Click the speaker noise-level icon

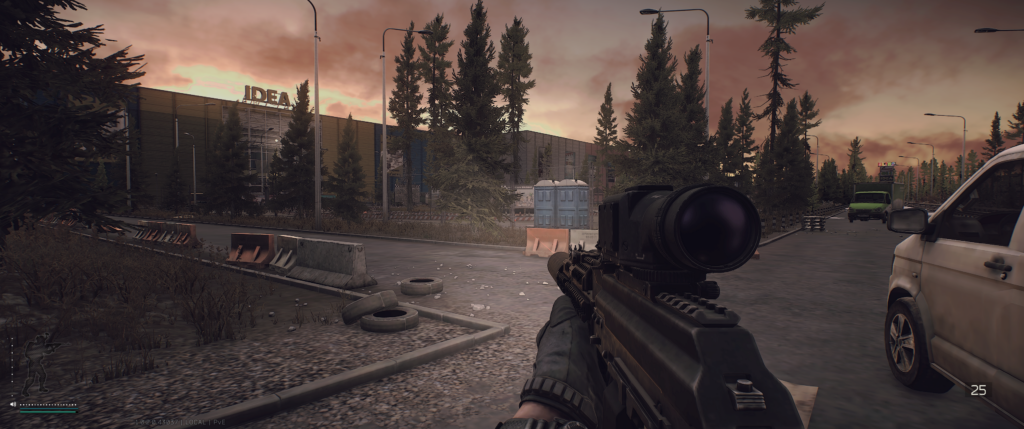(x=13, y=404)
